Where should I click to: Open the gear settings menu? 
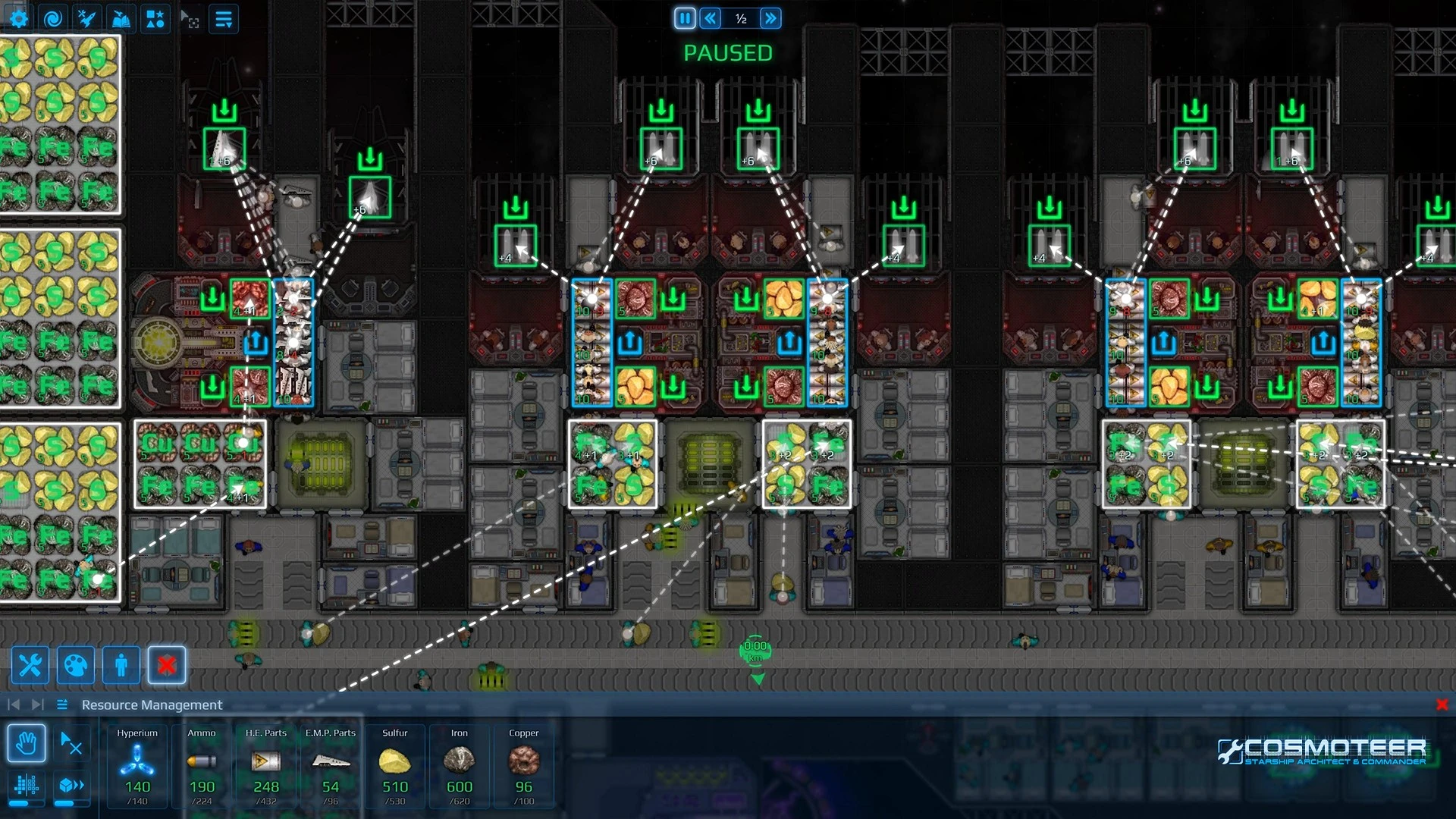pyautogui.click(x=19, y=19)
